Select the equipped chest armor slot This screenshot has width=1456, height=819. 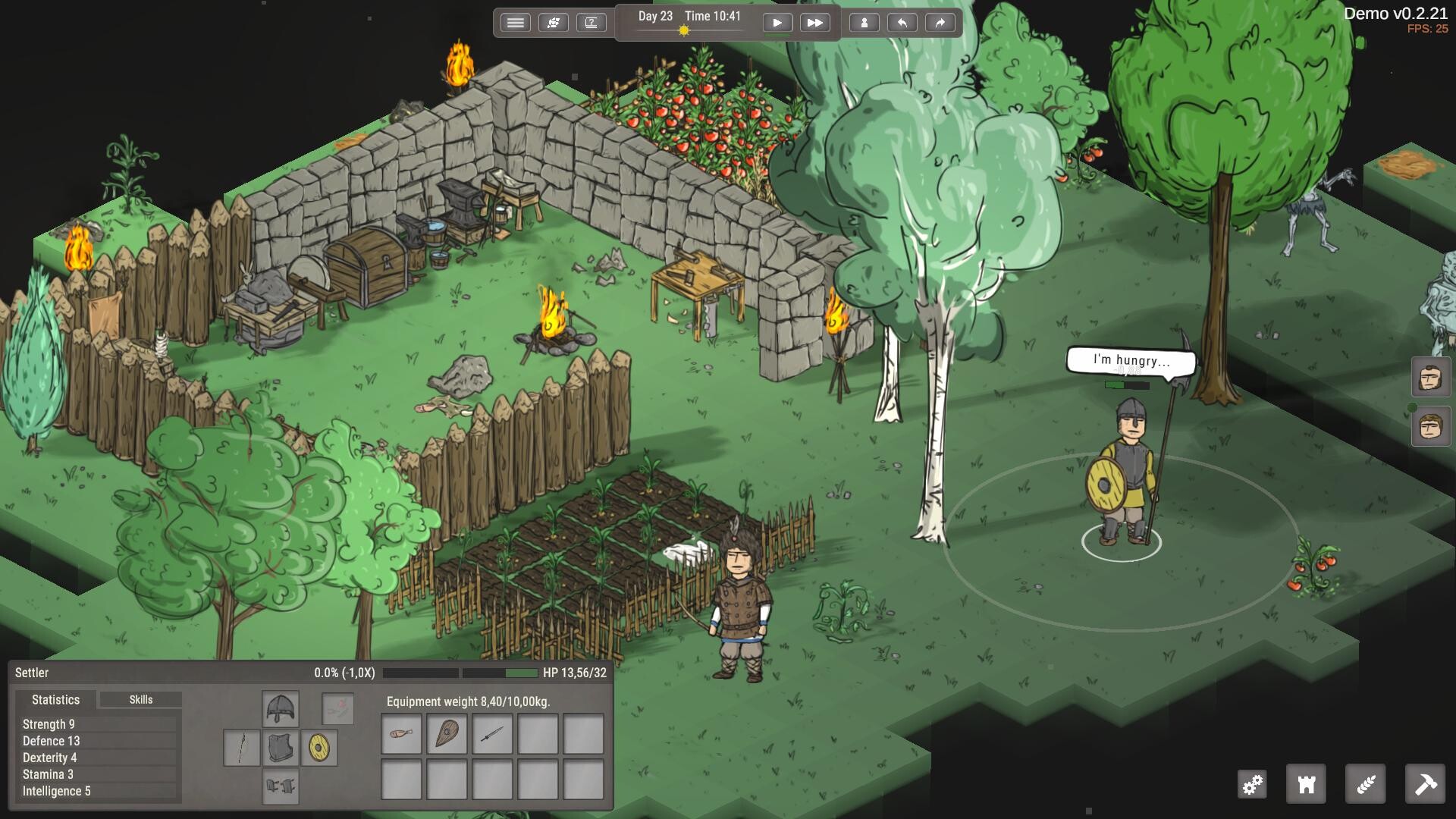pos(281,748)
